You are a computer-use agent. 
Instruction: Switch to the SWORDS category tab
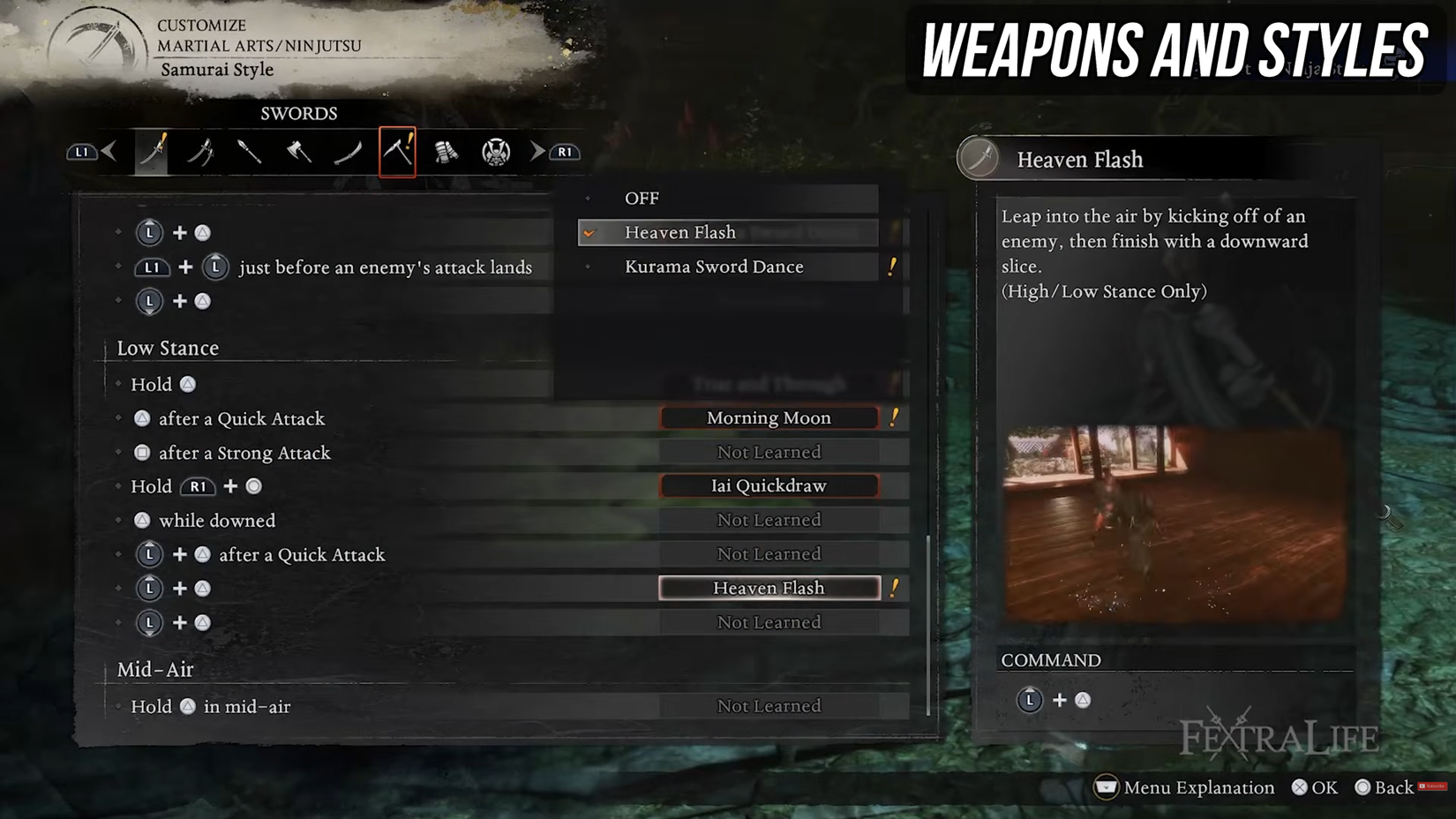(298, 113)
